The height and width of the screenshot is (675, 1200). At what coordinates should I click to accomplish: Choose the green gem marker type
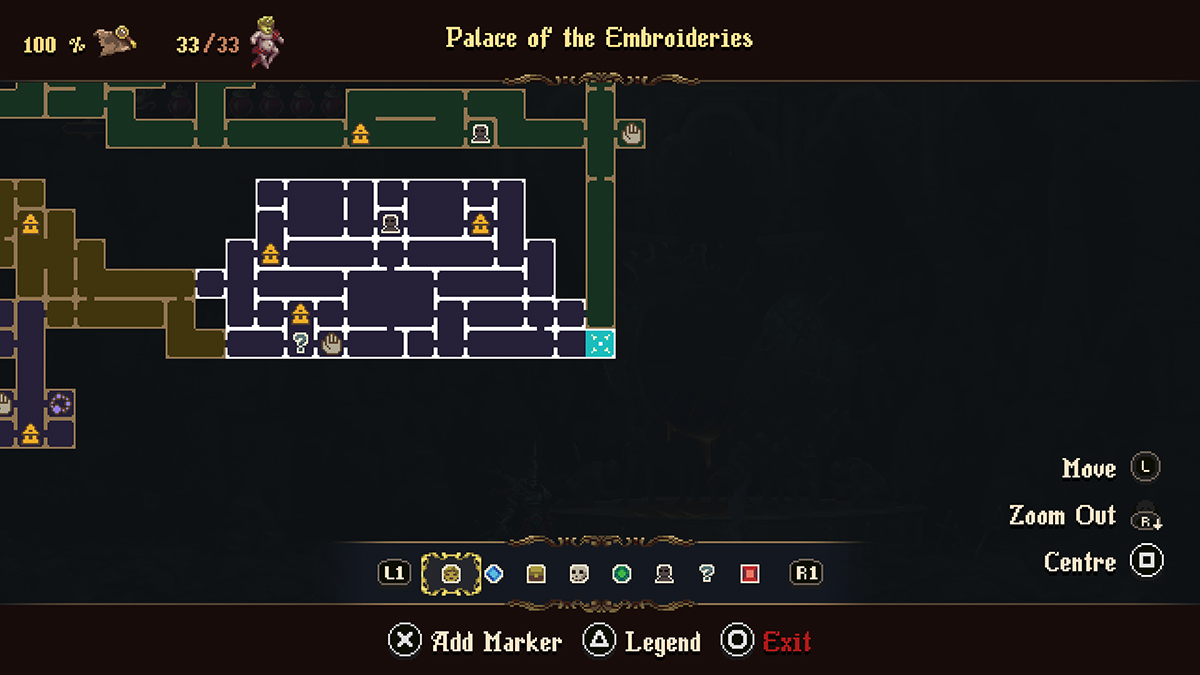622,574
